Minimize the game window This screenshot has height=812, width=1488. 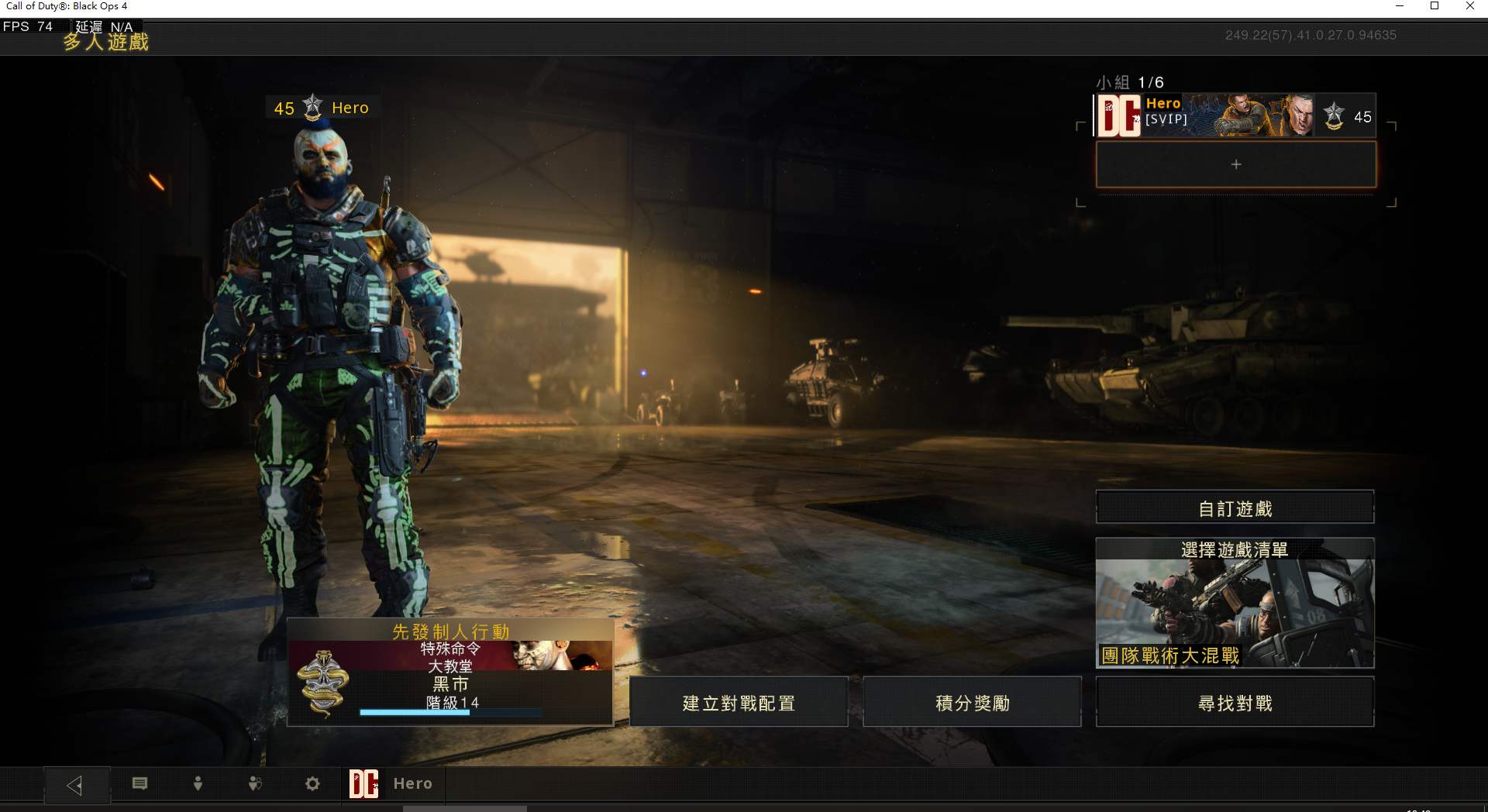pos(1400,6)
